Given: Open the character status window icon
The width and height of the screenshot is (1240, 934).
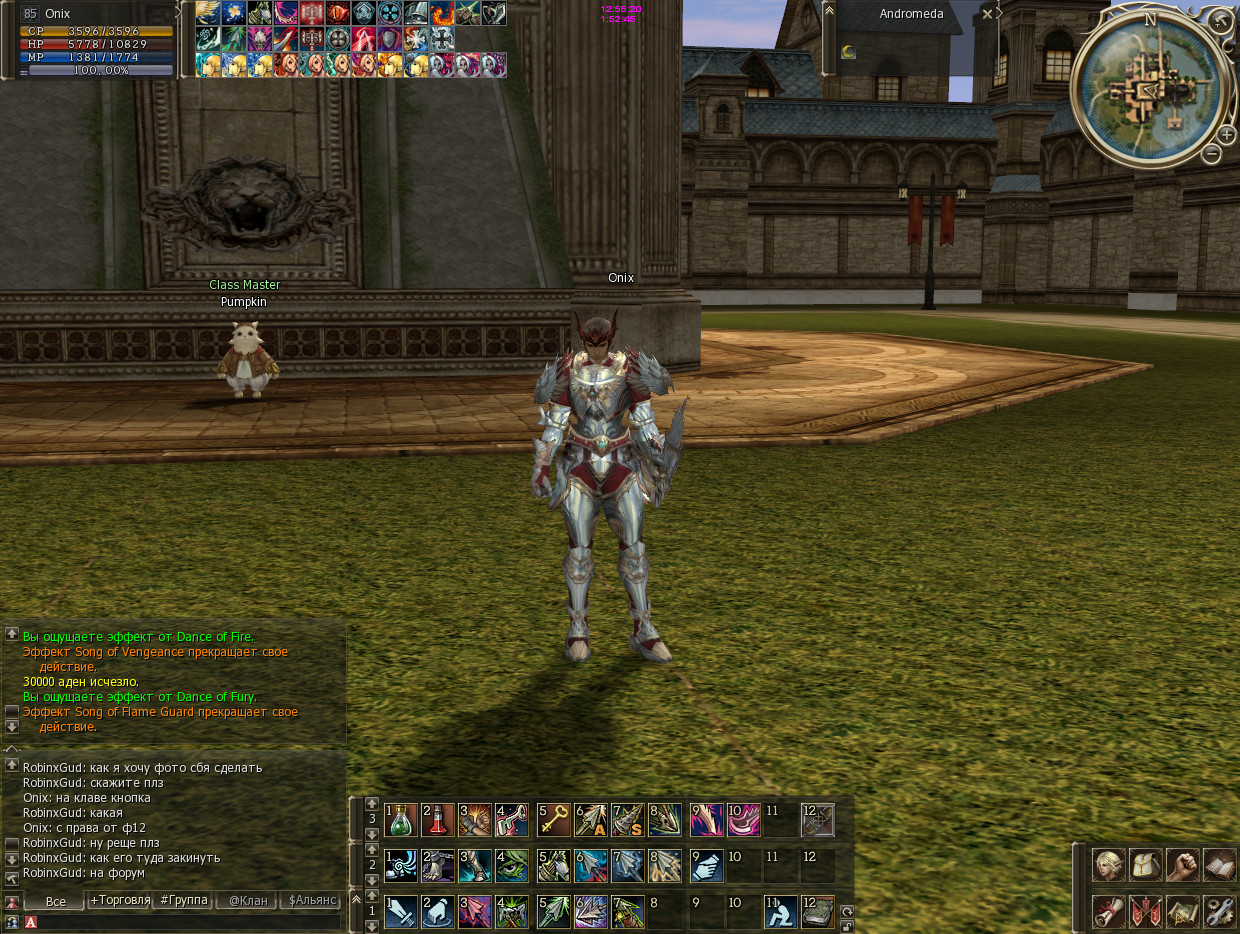Looking at the screenshot, I should point(1108,864).
